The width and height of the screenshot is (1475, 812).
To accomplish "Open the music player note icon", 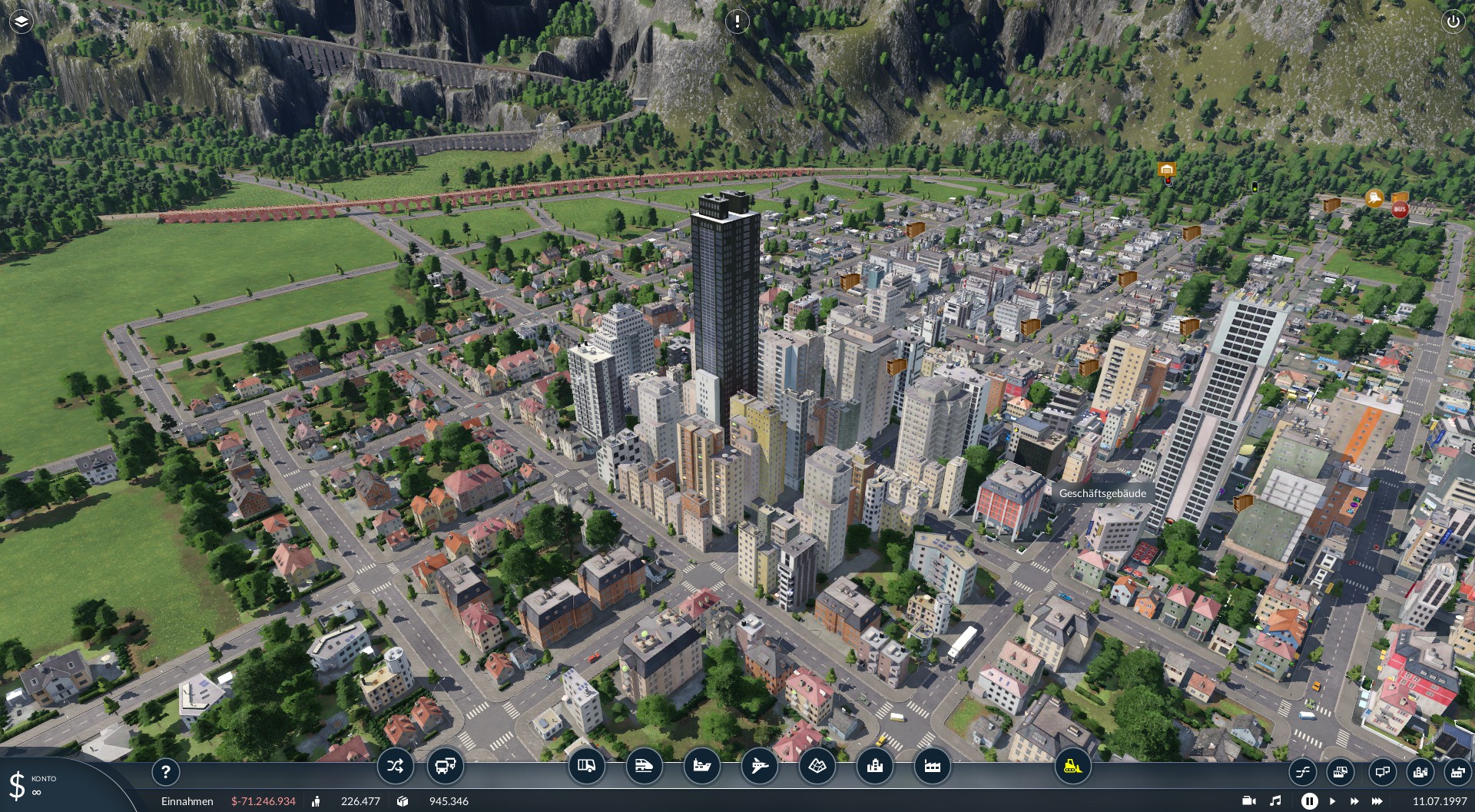I will tap(1275, 801).
